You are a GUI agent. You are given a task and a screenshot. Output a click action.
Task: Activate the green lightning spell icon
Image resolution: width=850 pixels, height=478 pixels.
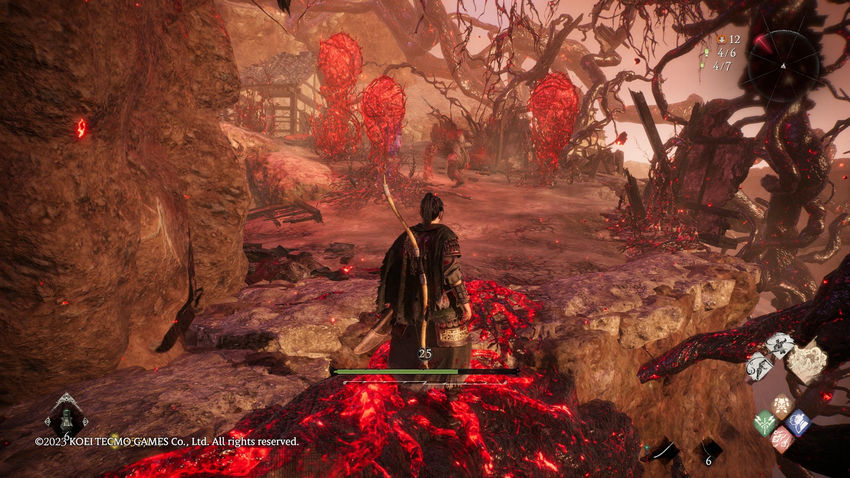pyautogui.click(x=765, y=423)
